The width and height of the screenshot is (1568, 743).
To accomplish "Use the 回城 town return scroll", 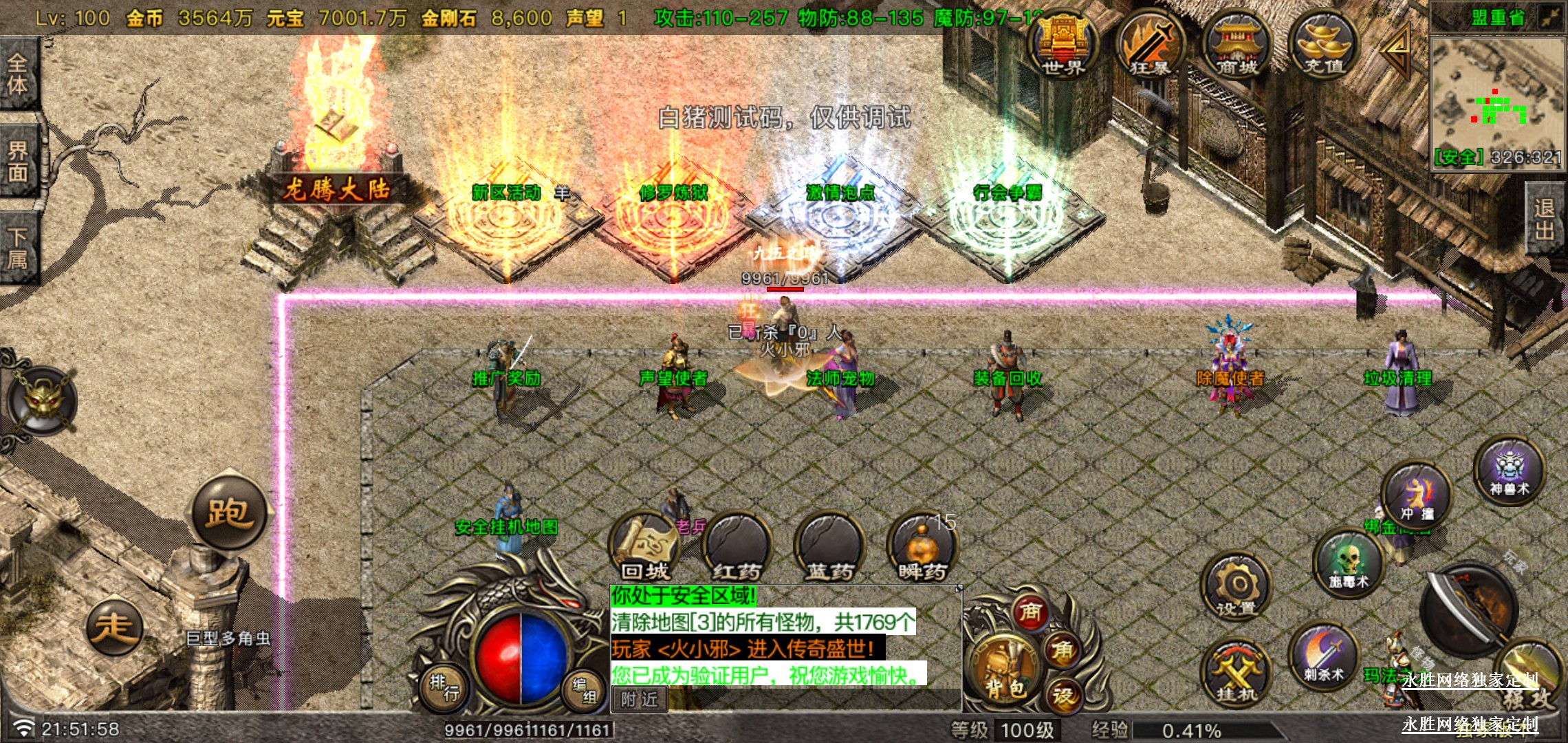I will 644,548.
